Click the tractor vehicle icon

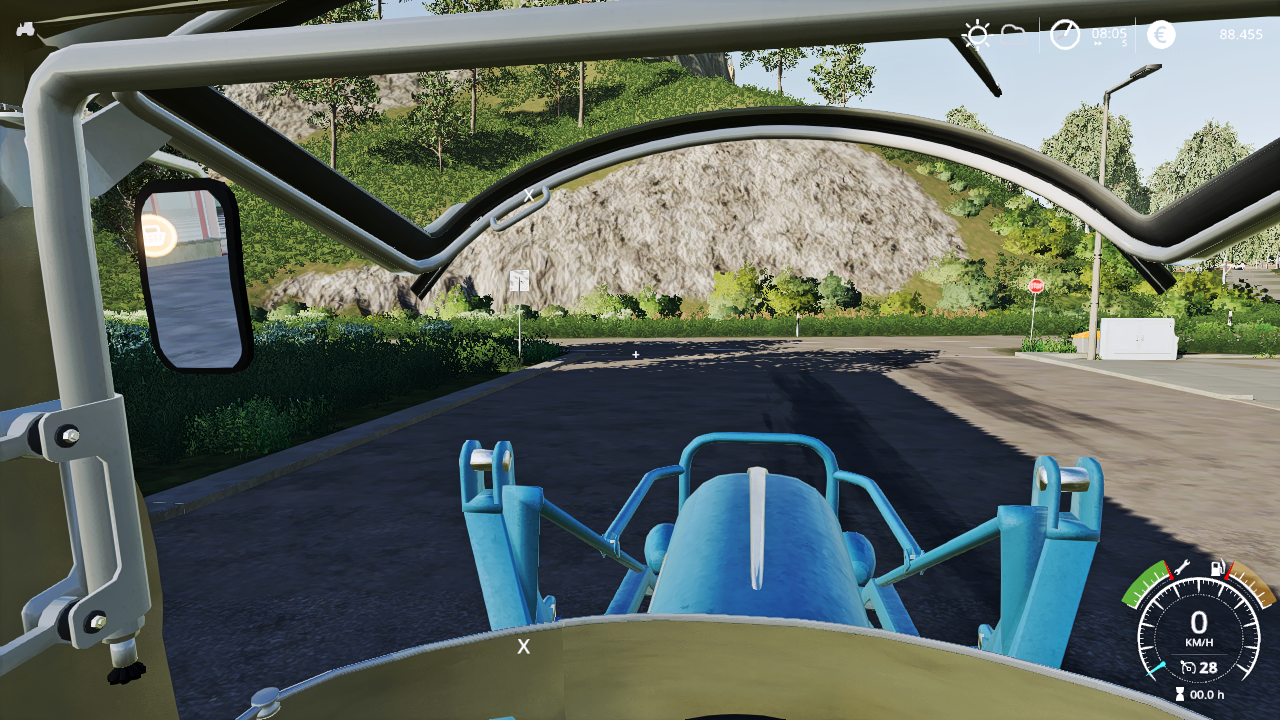[x=25, y=29]
